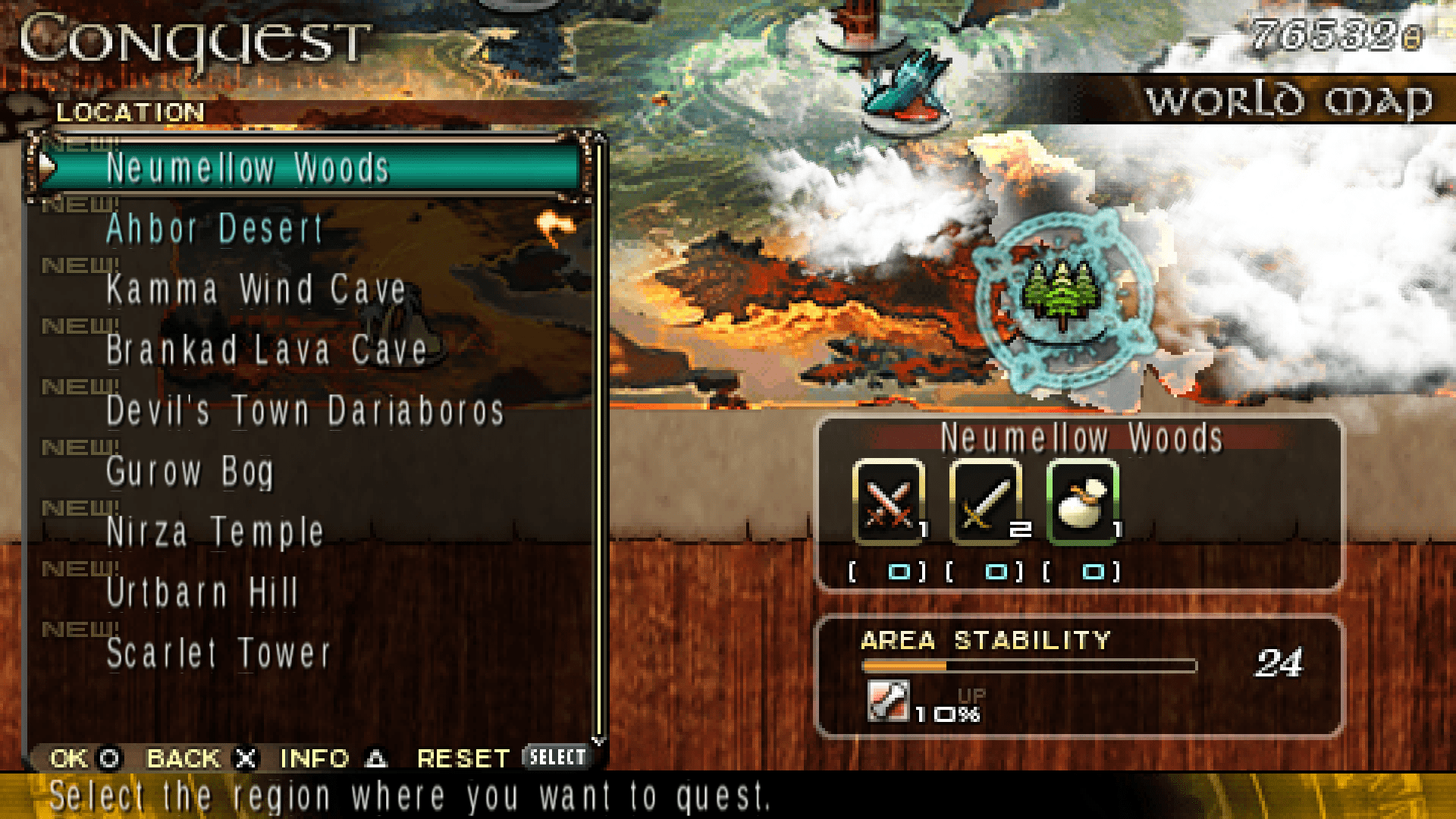Screen dimensions: 1456x819
Task: Choose Devil's Town Dariaboros
Action: pyautogui.click(x=305, y=411)
